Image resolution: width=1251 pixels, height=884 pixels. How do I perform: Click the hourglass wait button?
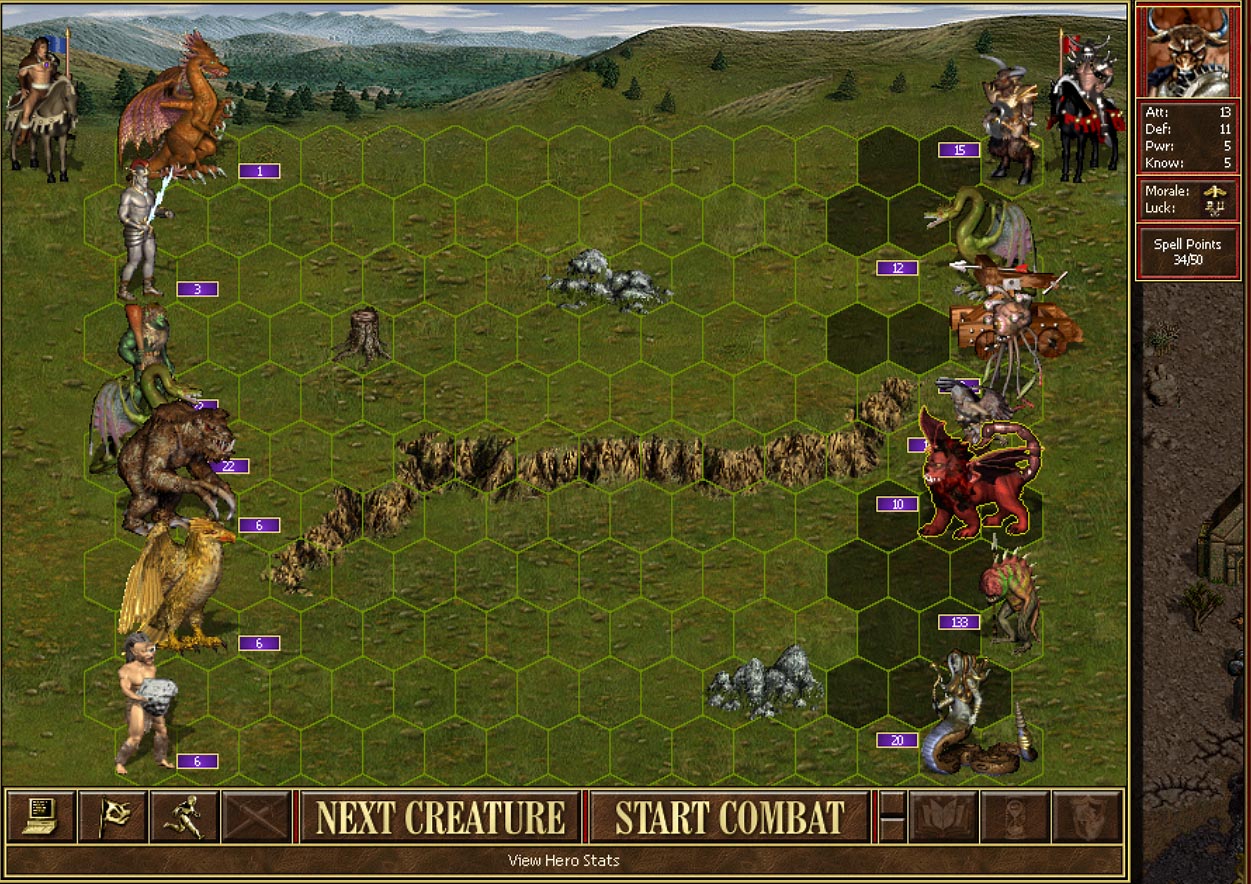click(1015, 816)
